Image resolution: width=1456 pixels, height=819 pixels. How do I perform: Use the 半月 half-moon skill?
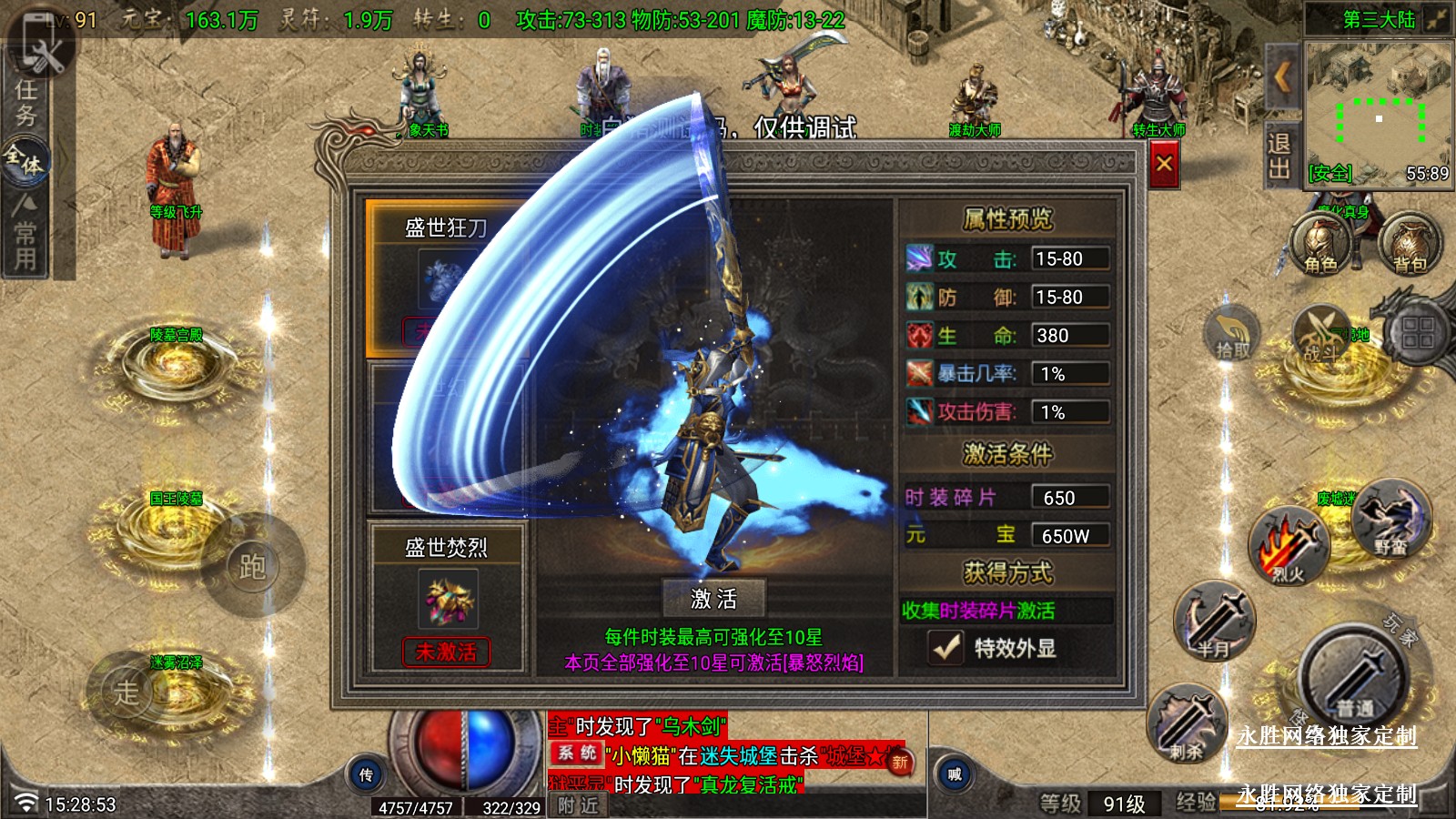tap(1214, 622)
